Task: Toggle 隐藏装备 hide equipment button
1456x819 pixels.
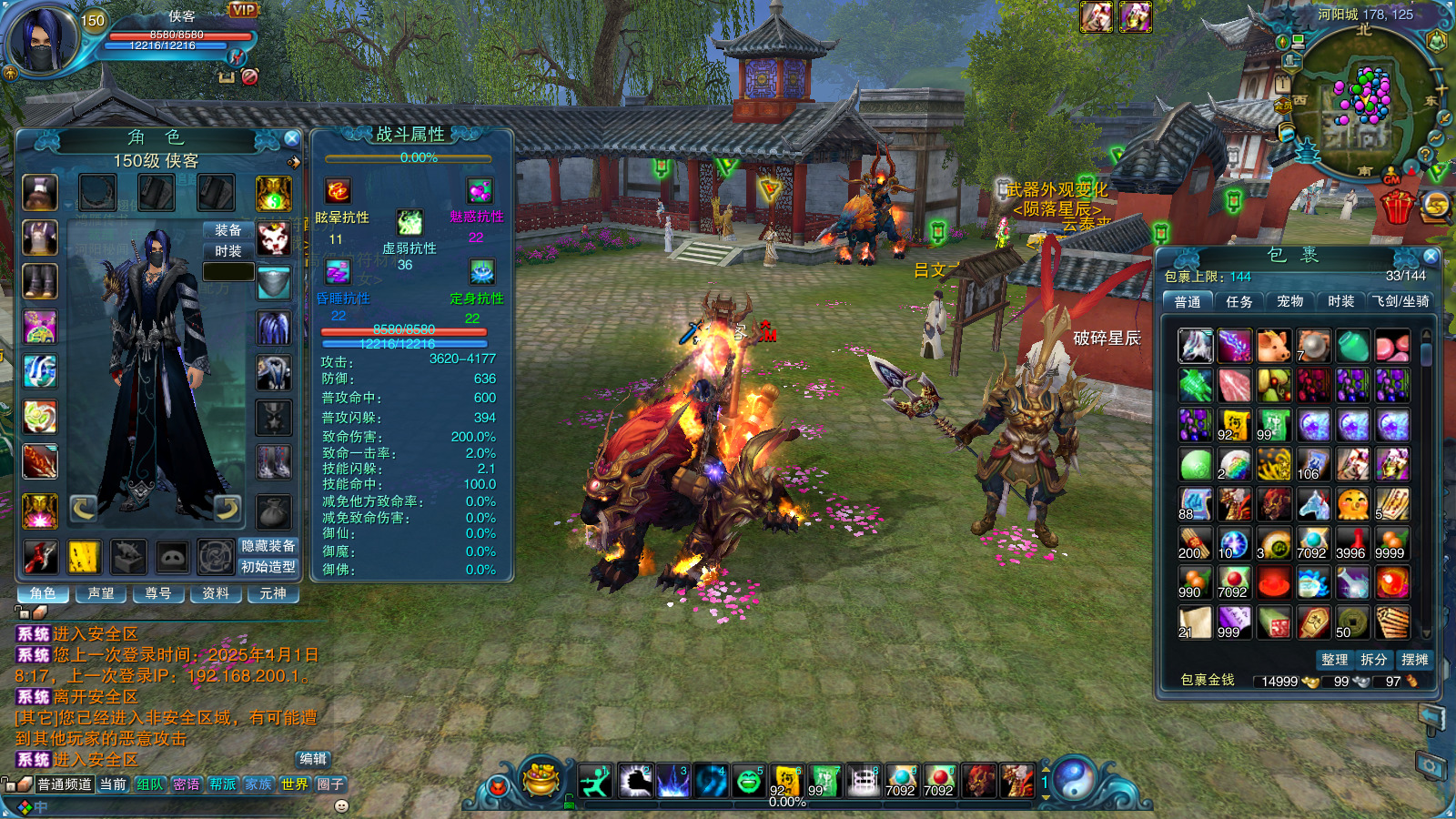Action: click(x=268, y=546)
